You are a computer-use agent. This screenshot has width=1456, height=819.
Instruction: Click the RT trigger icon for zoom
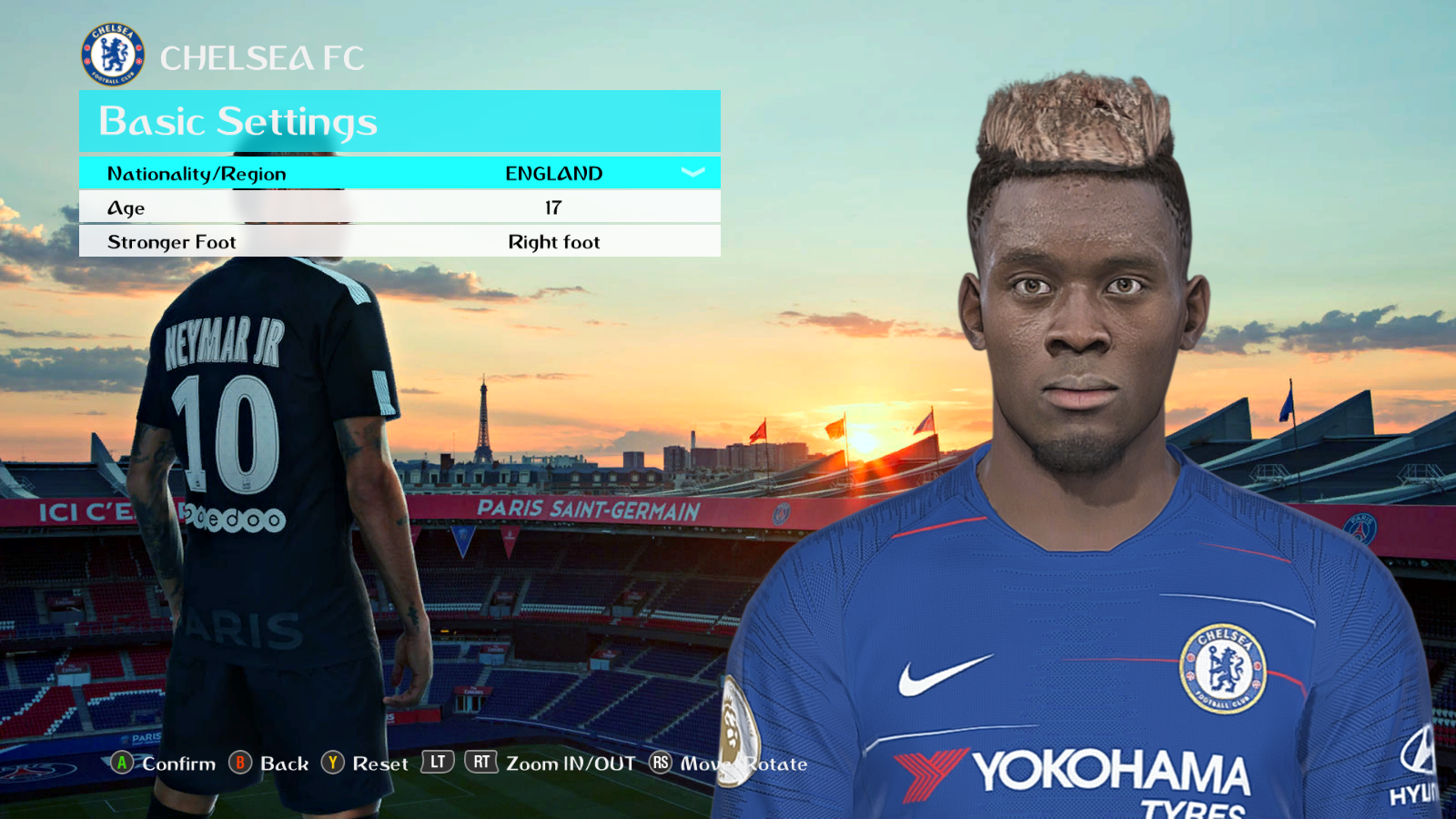point(483,763)
